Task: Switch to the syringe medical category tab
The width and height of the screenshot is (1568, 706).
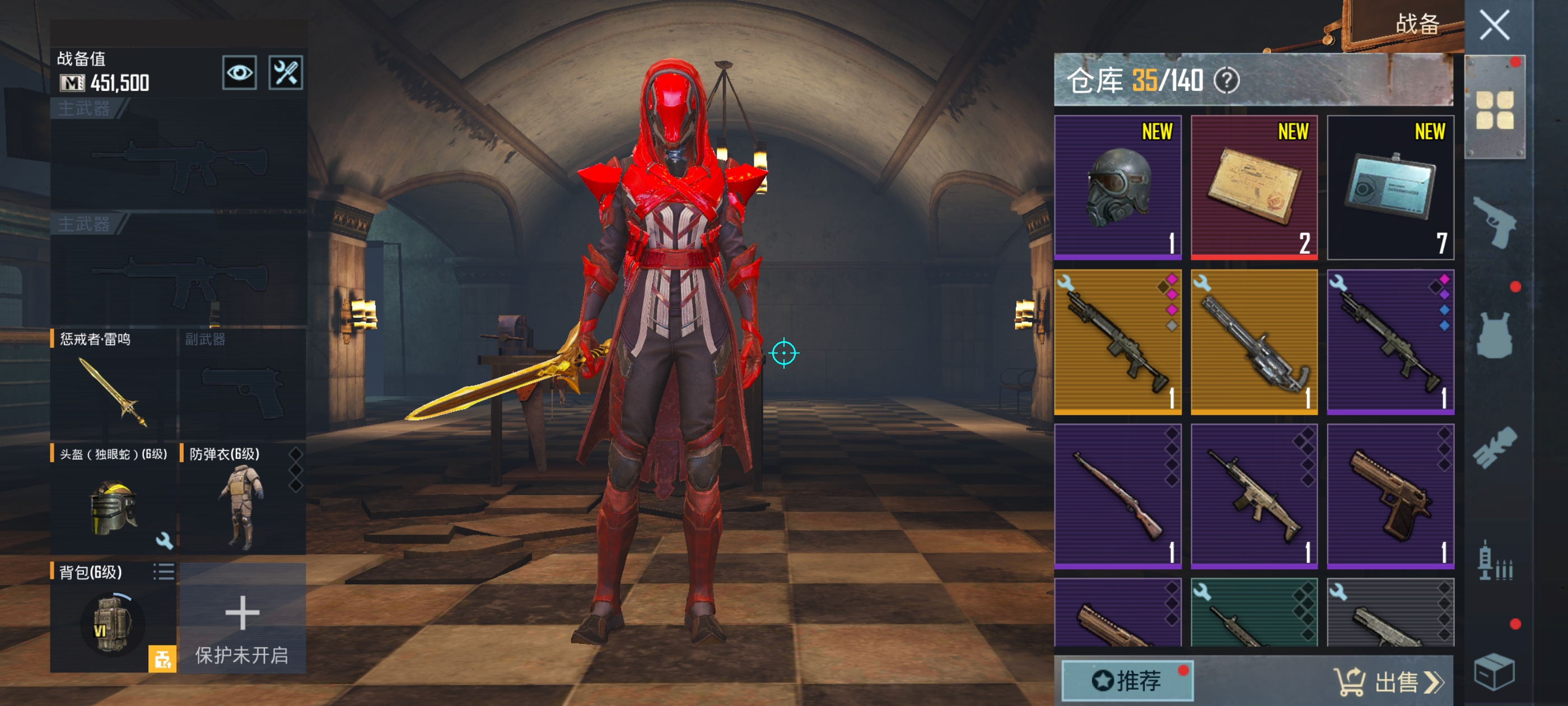Action: (1494, 561)
